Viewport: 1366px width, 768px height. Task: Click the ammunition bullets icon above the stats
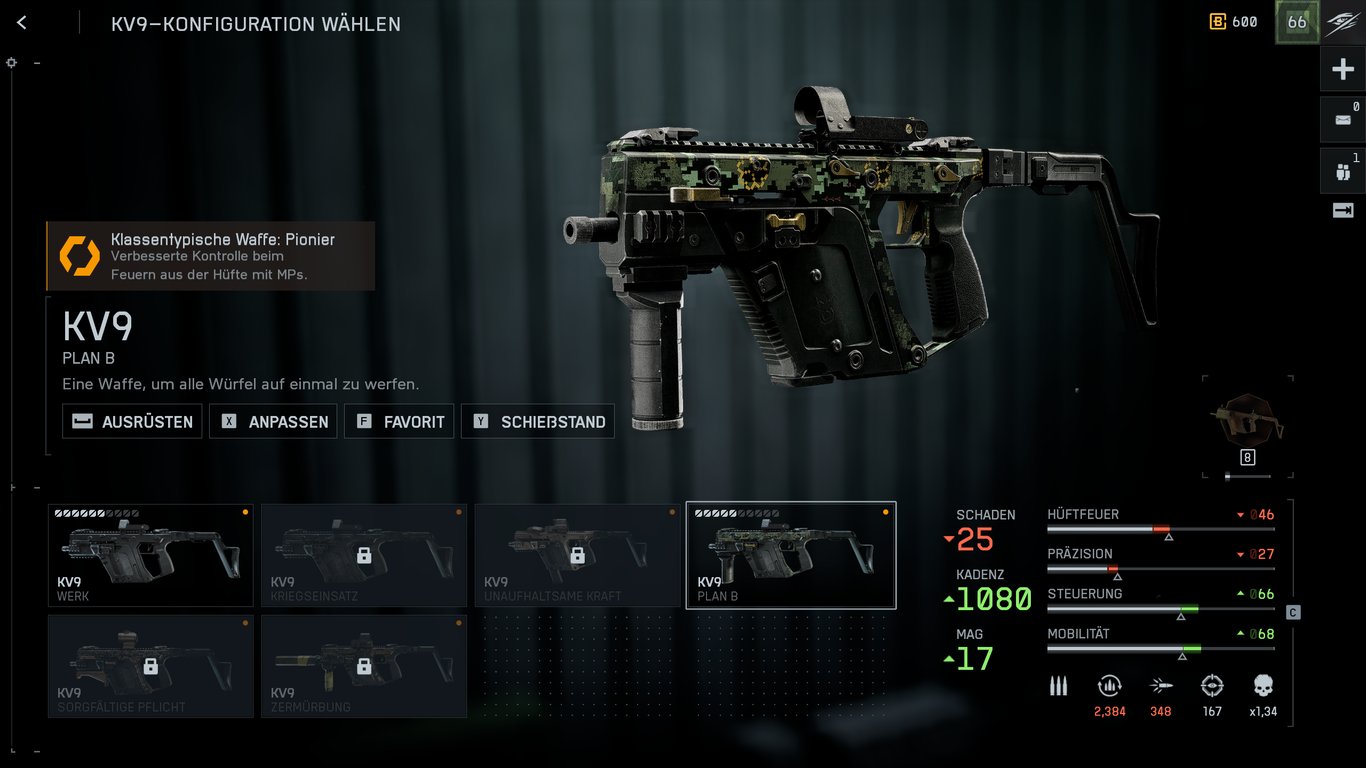coord(1058,687)
